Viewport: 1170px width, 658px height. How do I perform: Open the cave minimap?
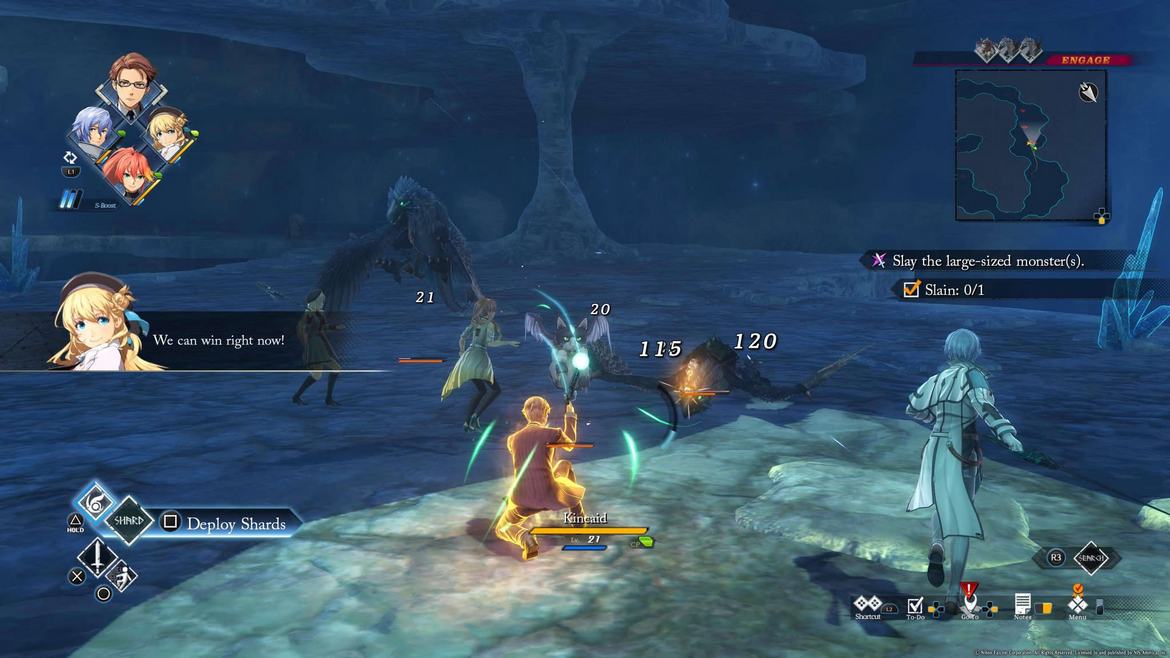(x=1030, y=145)
